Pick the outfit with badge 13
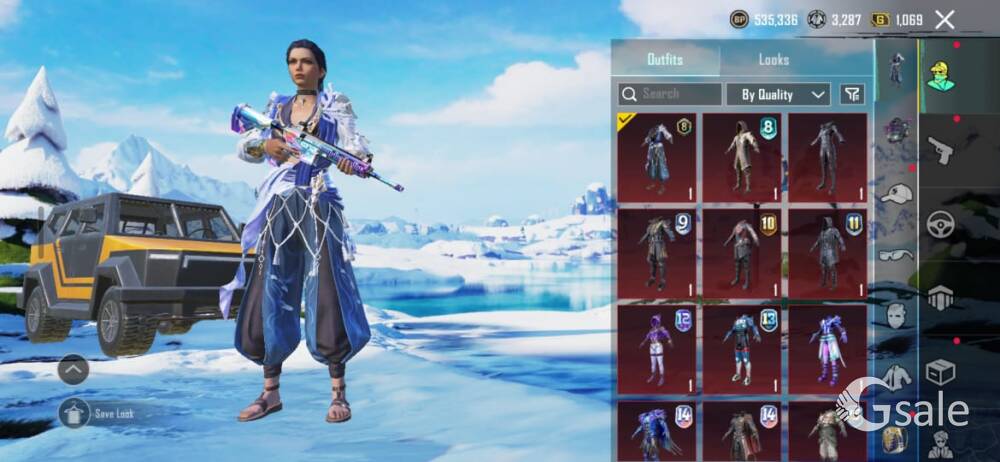 coord(741,349)
